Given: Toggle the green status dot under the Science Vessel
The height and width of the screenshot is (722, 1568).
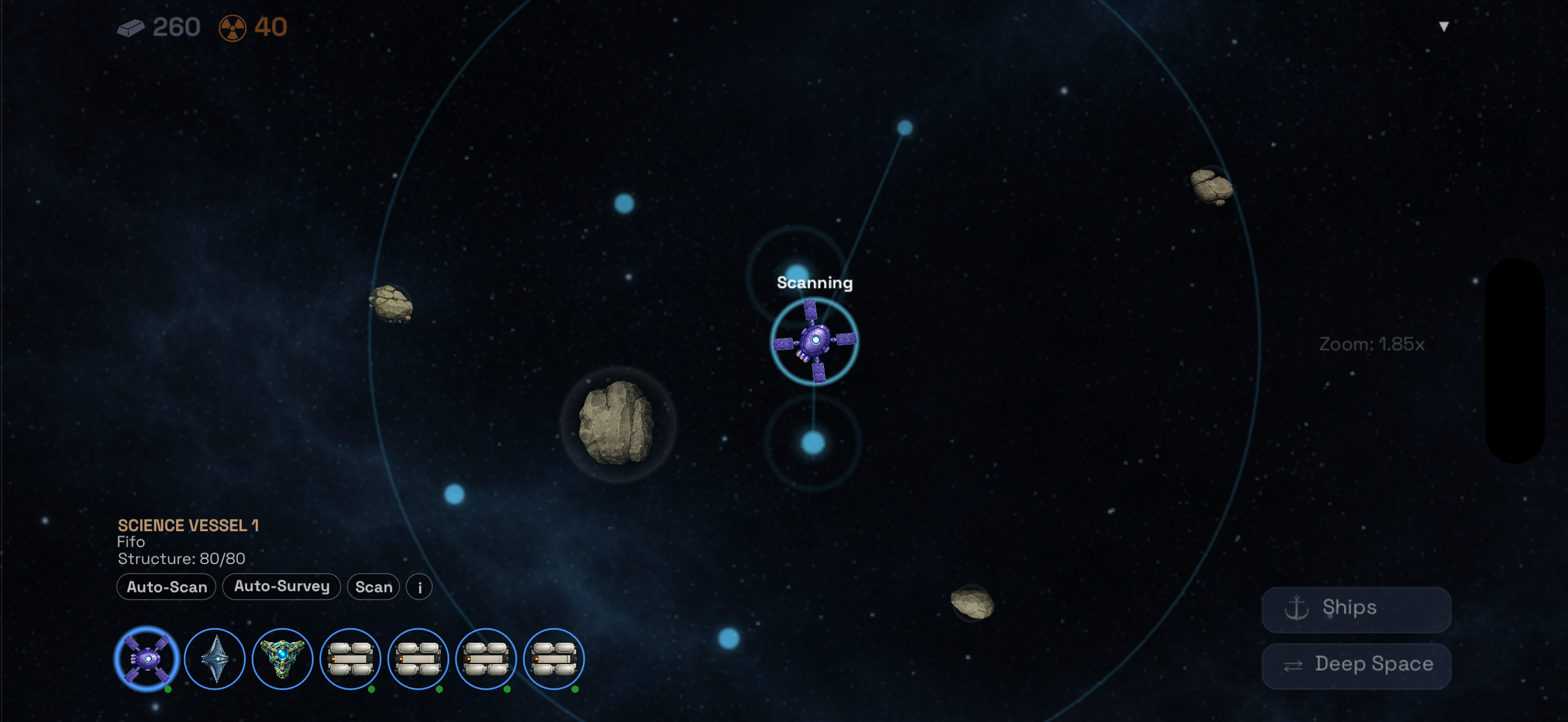Looking at the screenshot, I should tap(167, 690).
